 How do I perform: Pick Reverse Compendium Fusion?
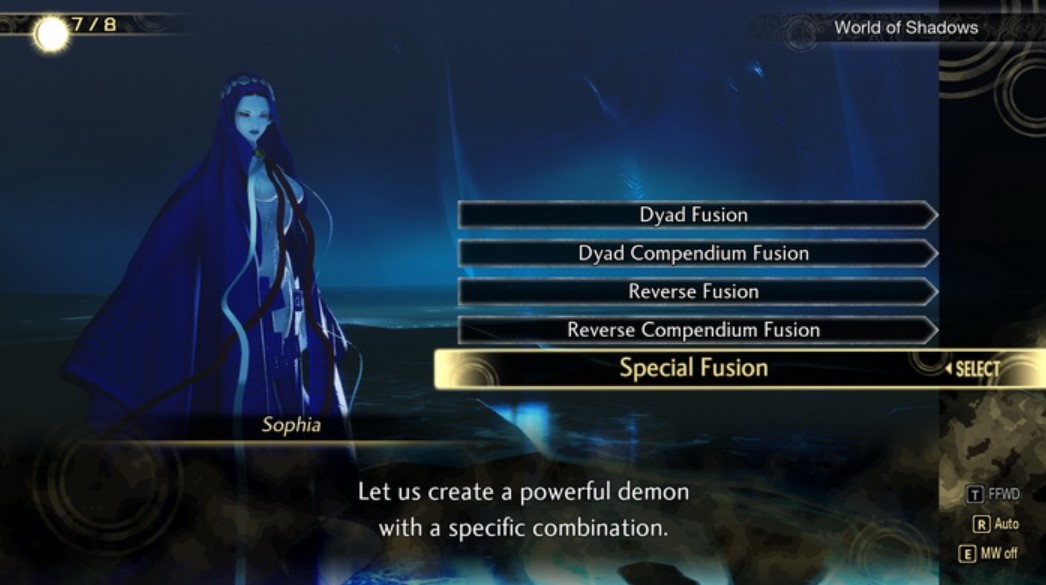point(694,330)
